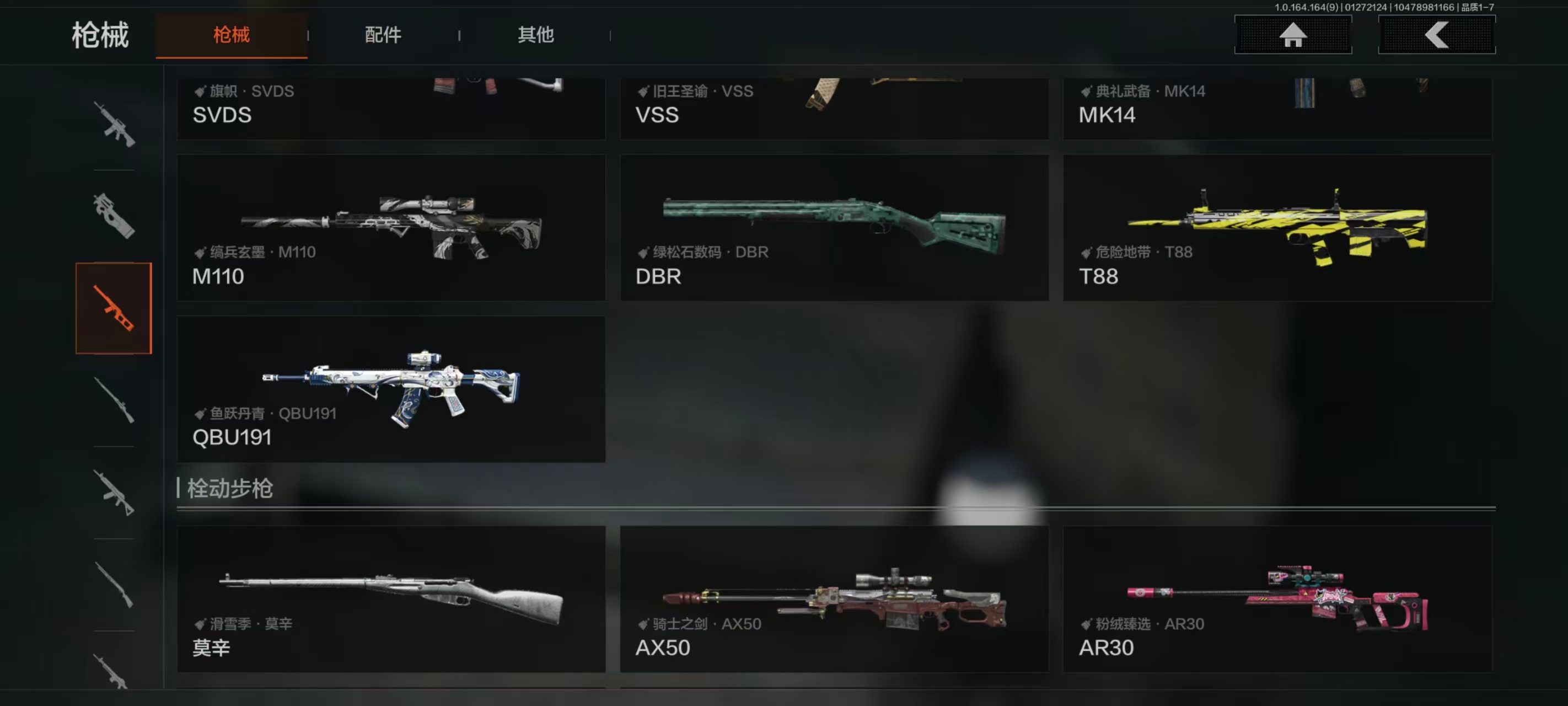Select the 其他 tab
The height and width of the screenshot is (706, 1568).
coord(536,35)
